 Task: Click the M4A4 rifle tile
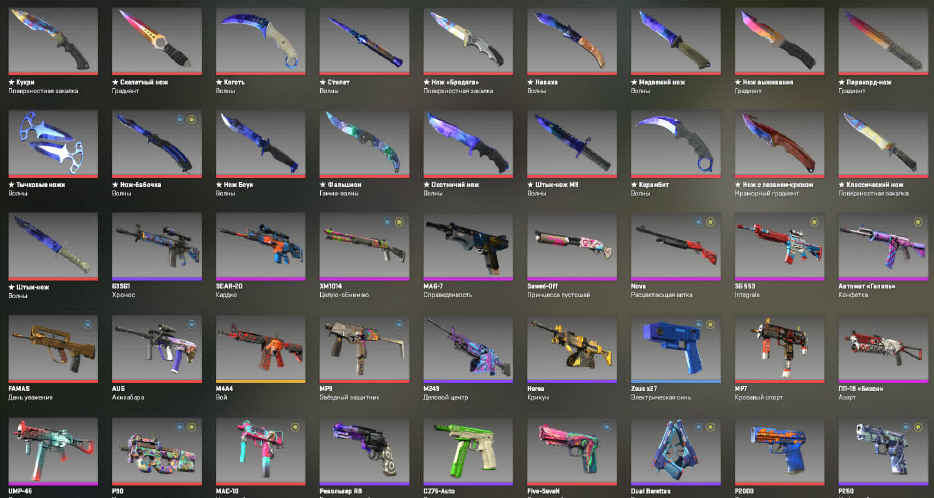coord(259,349)
